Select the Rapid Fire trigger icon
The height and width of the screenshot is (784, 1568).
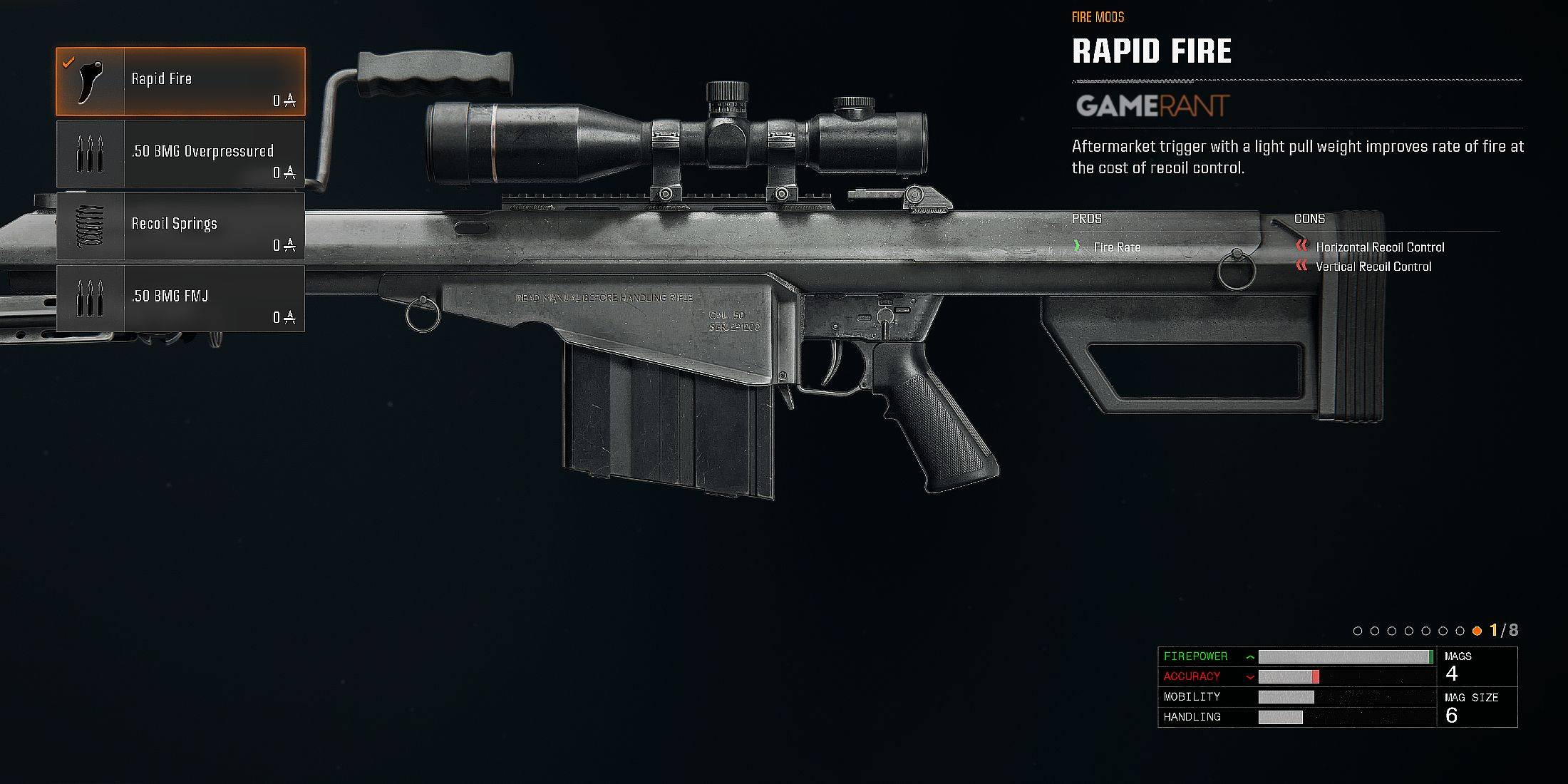[x=89, y=80]
